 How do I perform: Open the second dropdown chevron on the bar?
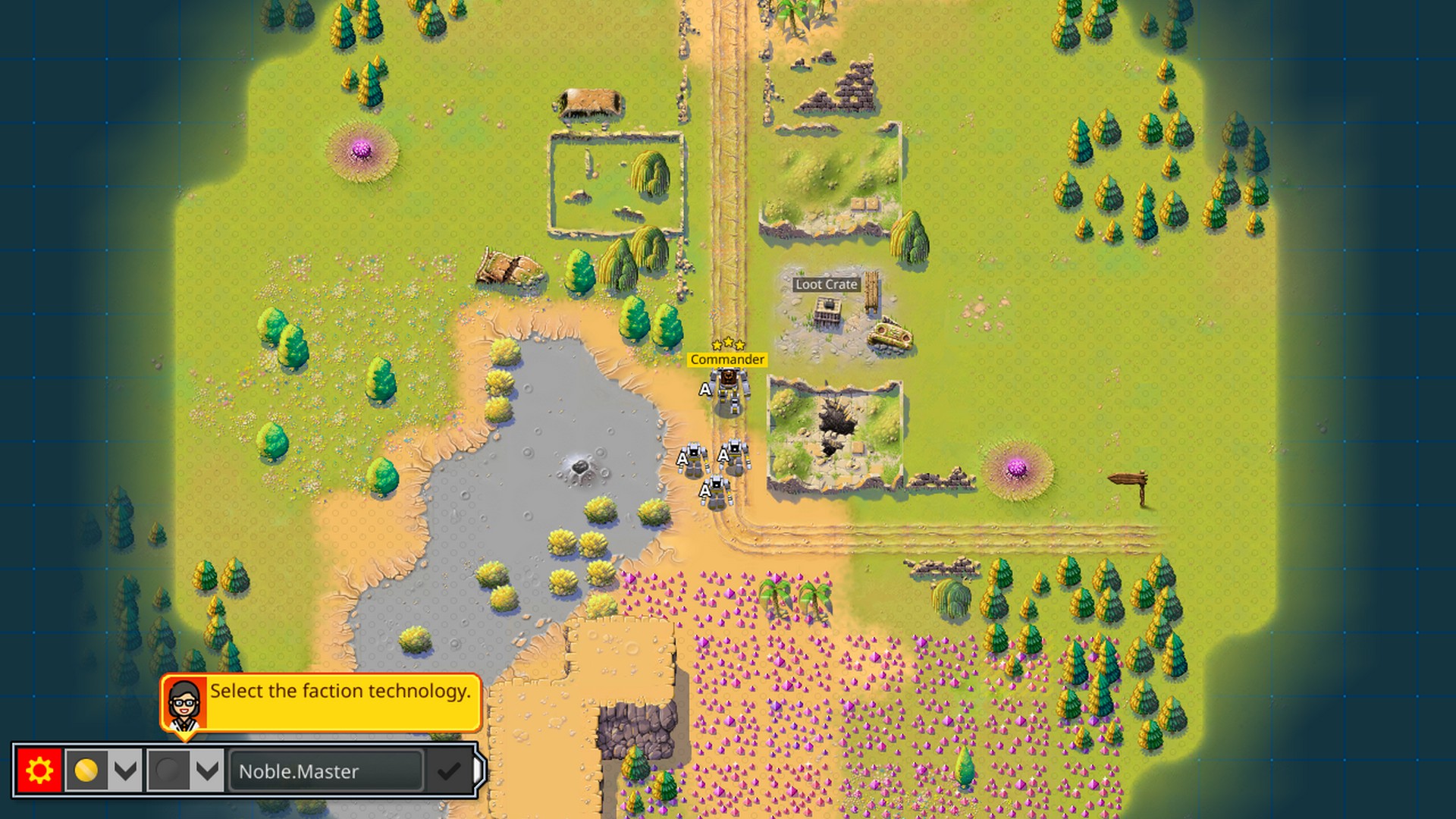[205, 771]
